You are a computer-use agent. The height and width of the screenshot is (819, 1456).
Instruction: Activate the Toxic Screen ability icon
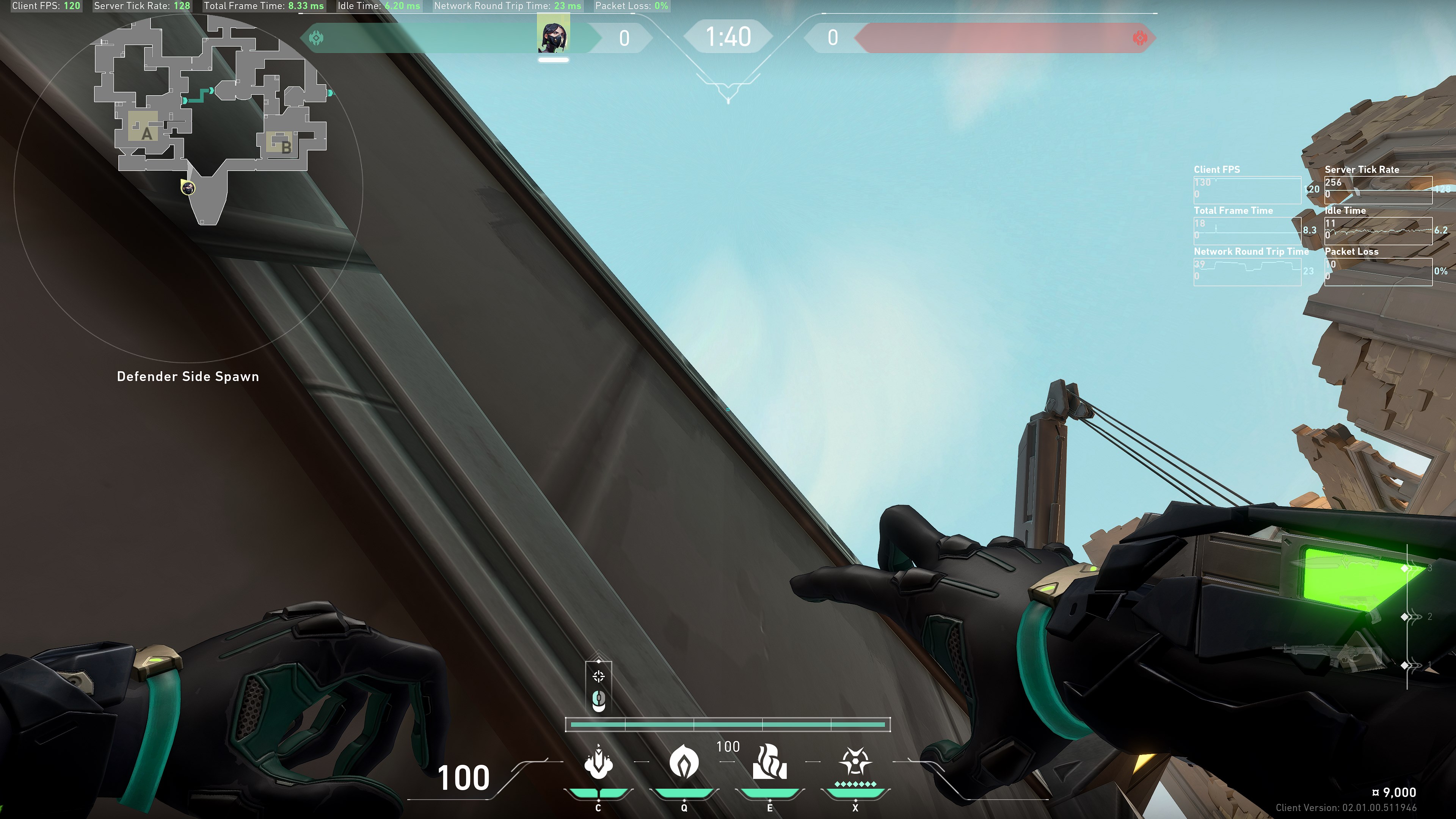tap(769, 763)
